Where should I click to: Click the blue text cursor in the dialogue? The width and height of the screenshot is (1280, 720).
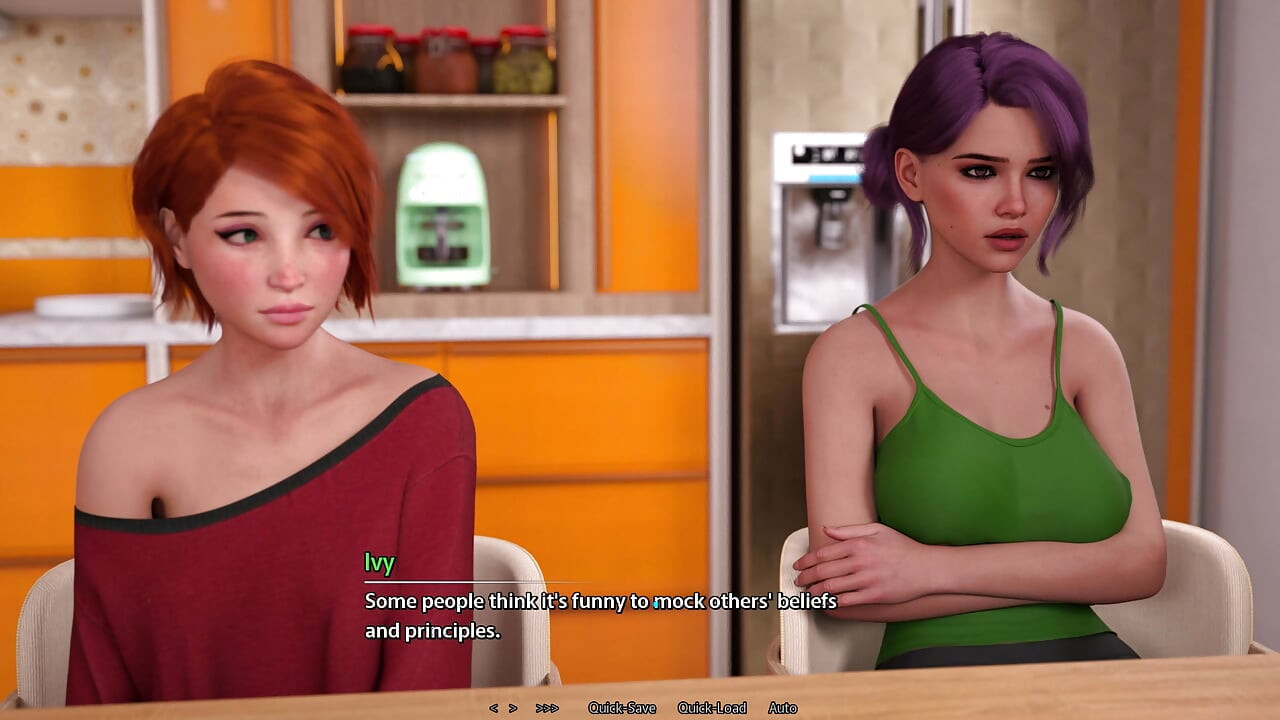(x=656, y=602)
